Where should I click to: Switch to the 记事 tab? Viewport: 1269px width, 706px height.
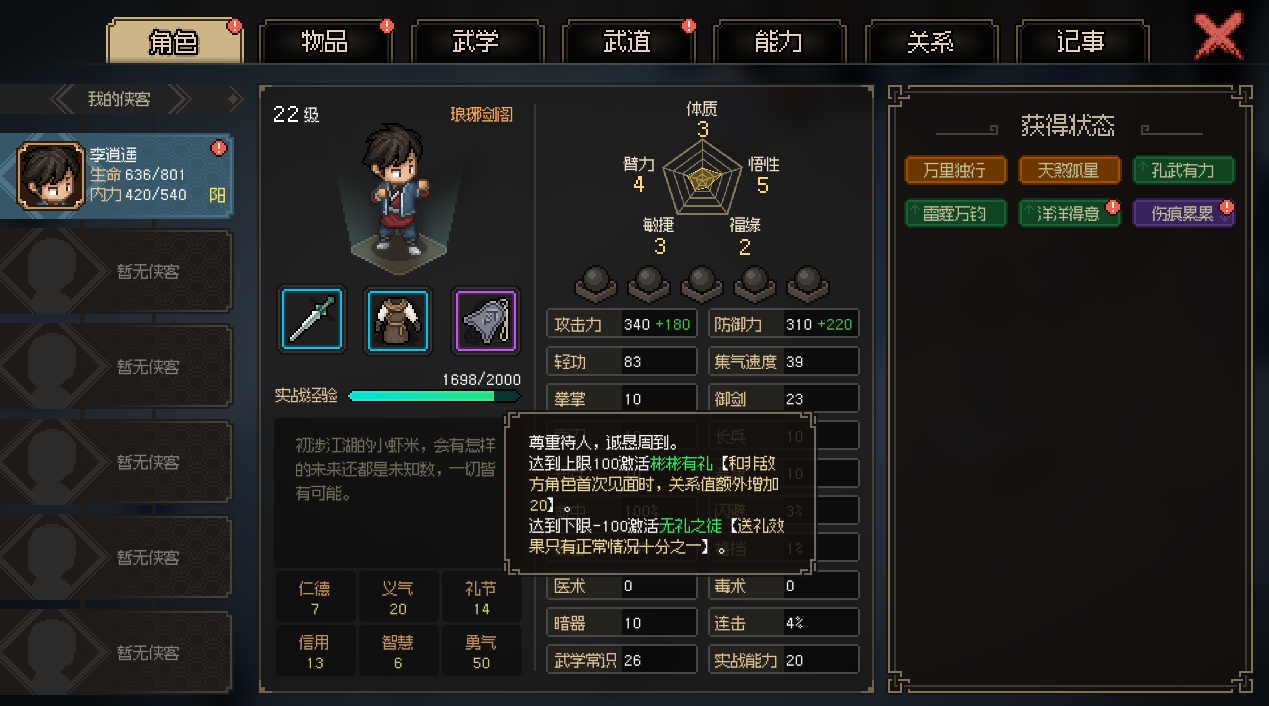1081,42
